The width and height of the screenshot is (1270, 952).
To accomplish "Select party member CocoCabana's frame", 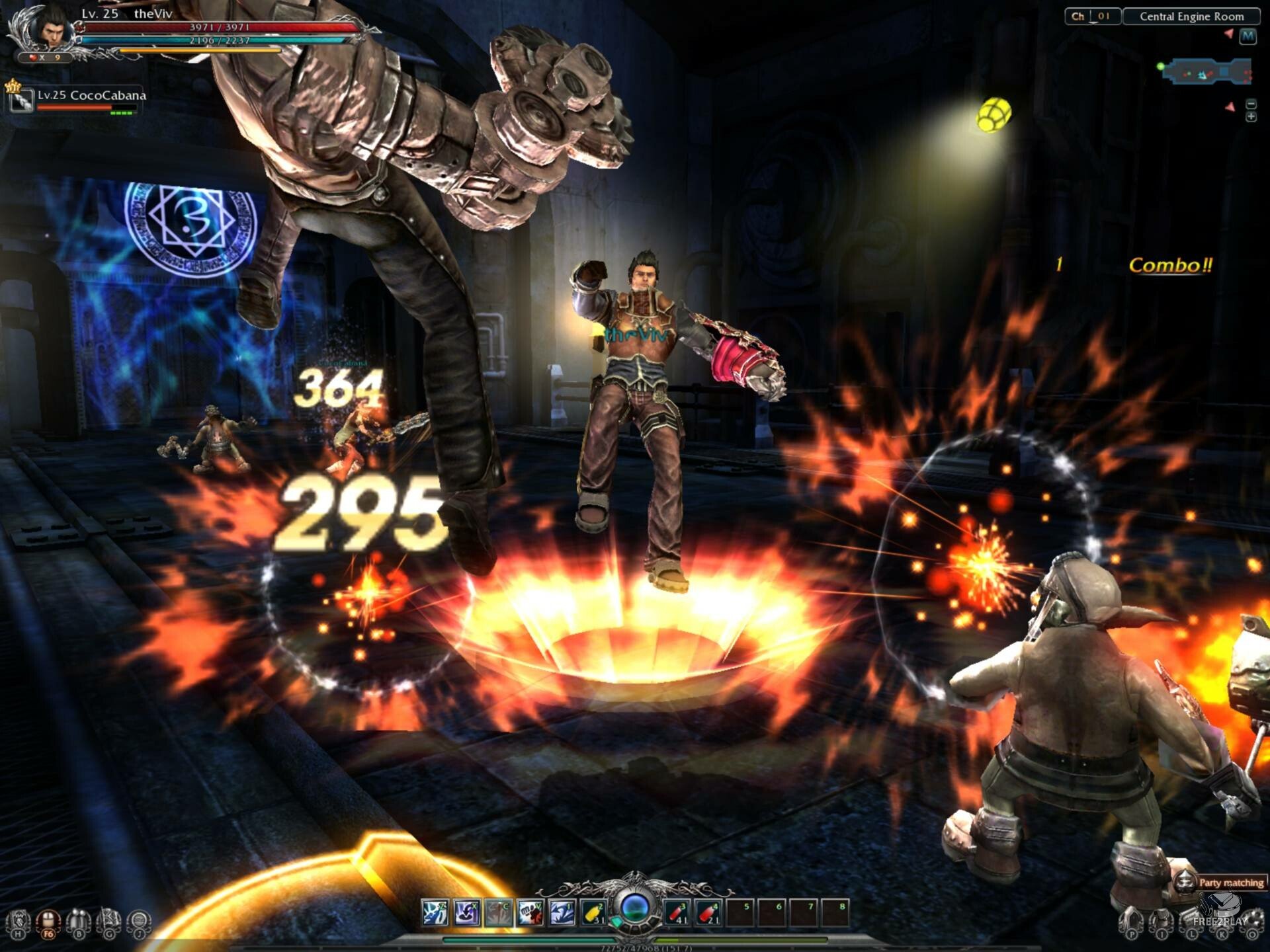I will [77, 100].
